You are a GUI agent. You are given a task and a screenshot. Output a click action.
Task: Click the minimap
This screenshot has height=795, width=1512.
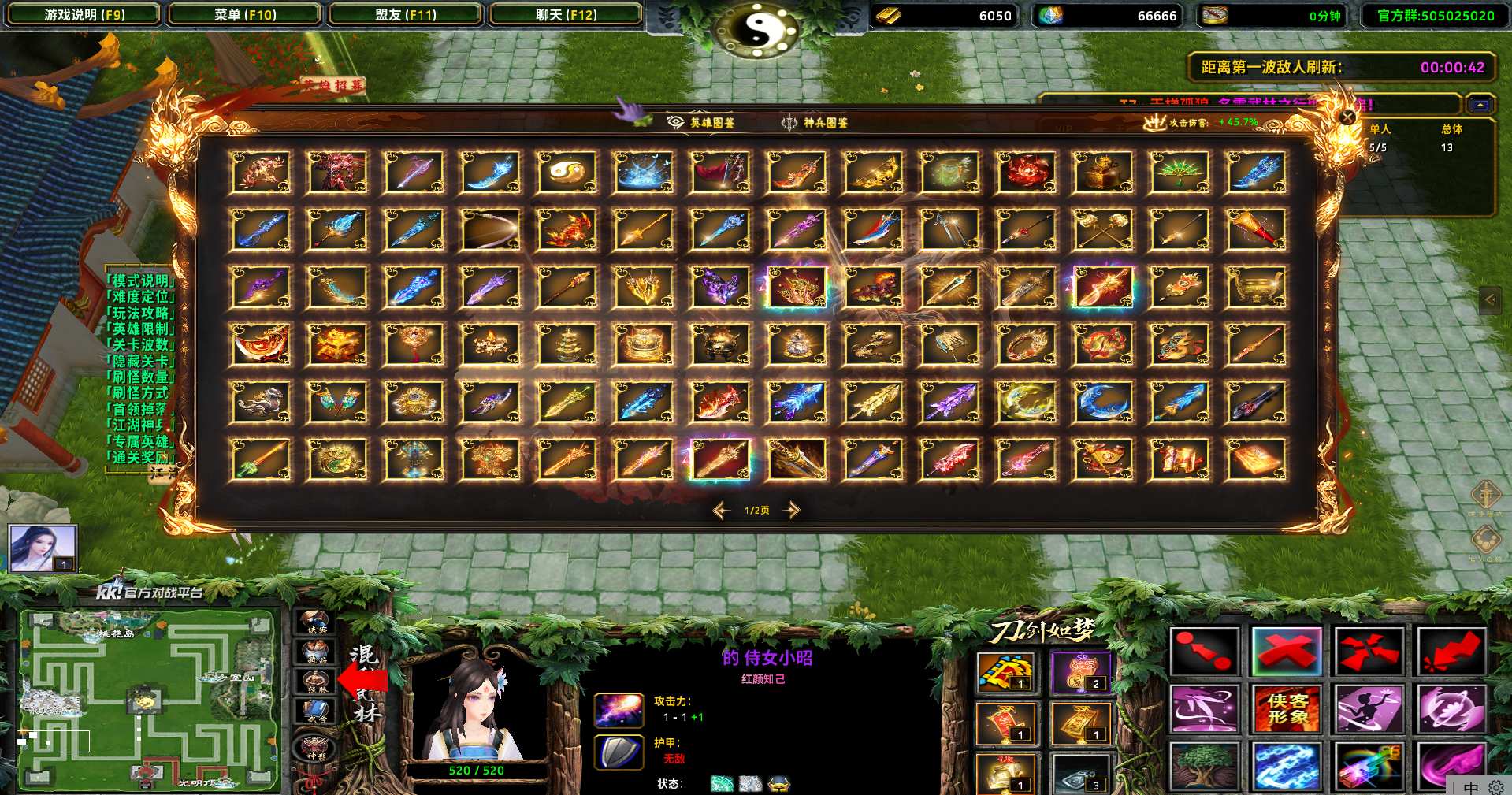pos(148,700)
